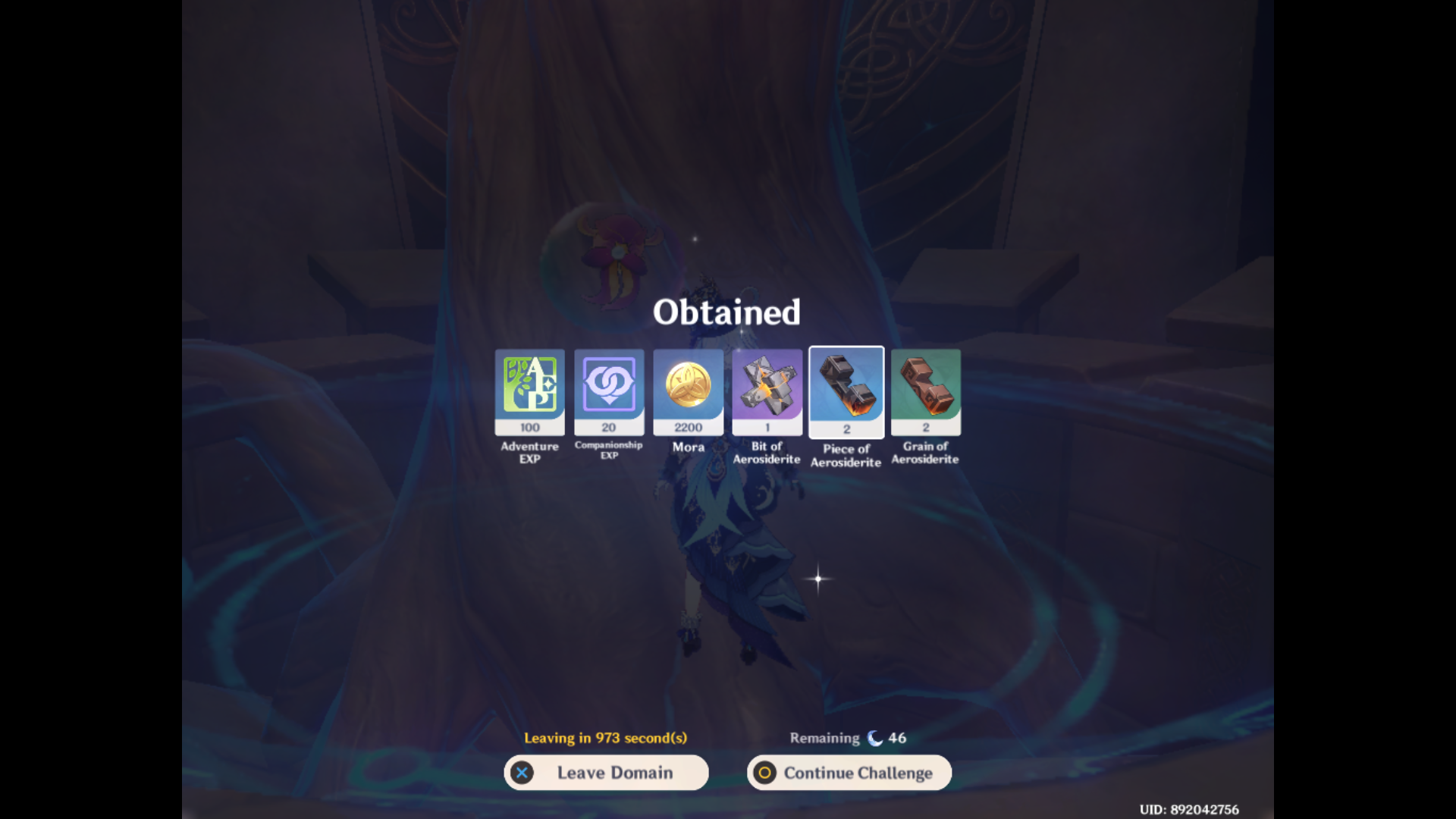This screenshot has width=1456, height=819.
Task: Click the Obtained heading text
Action: (x=726, y=311)
